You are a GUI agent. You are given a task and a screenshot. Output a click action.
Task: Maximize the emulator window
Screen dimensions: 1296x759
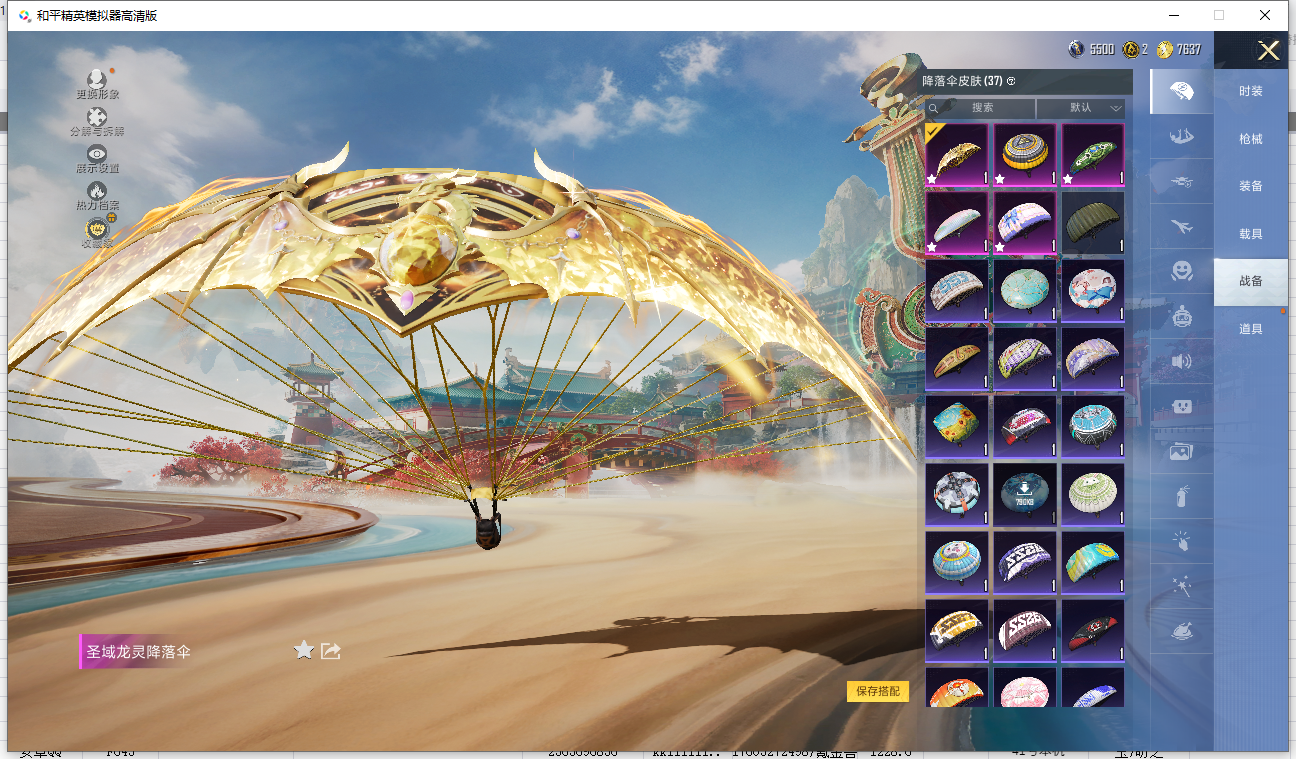[1219, 15]
